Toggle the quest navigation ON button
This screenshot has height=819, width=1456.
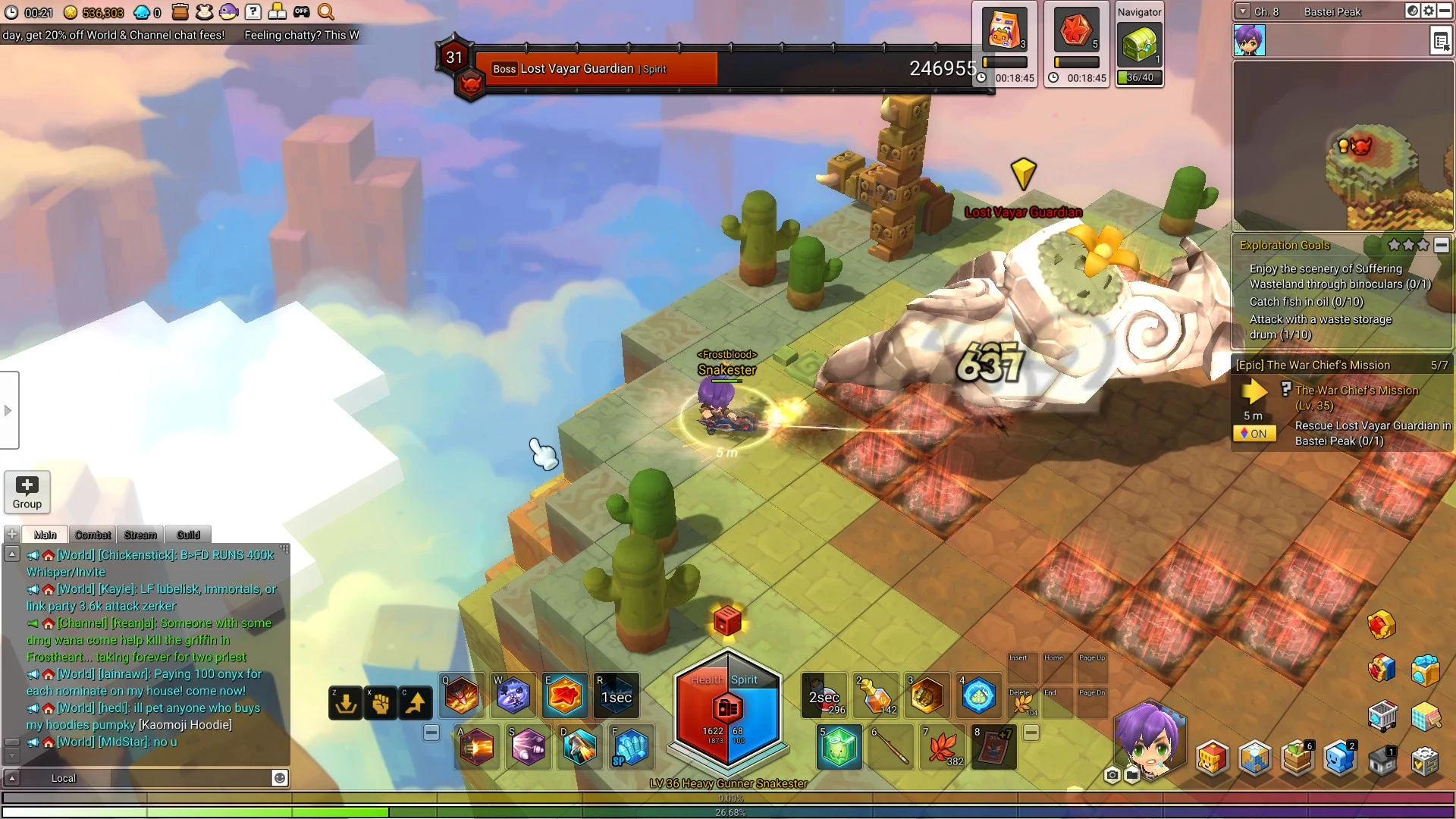(x=1254, y=434)
